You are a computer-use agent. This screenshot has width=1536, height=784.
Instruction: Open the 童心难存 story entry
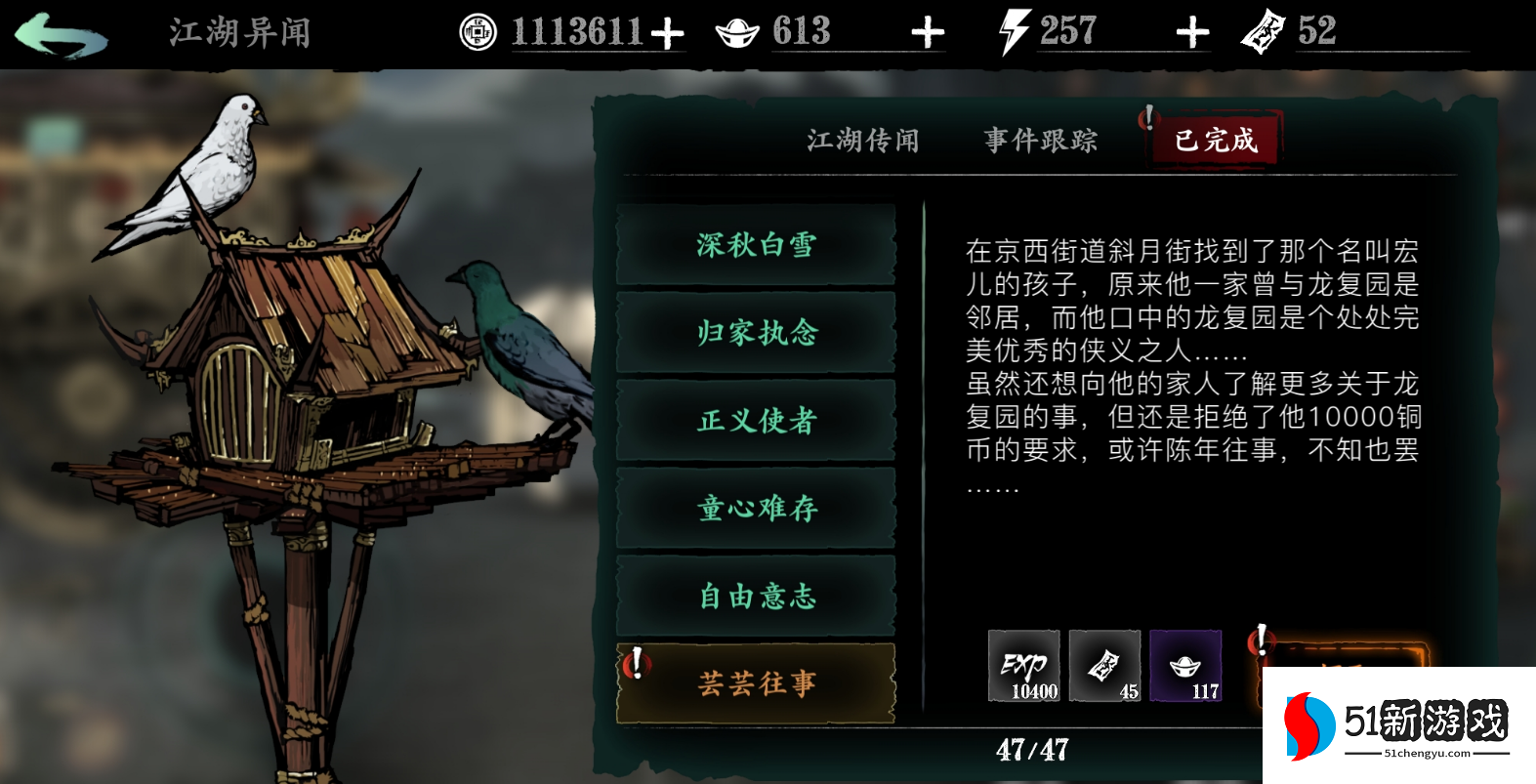coord(756,509)
